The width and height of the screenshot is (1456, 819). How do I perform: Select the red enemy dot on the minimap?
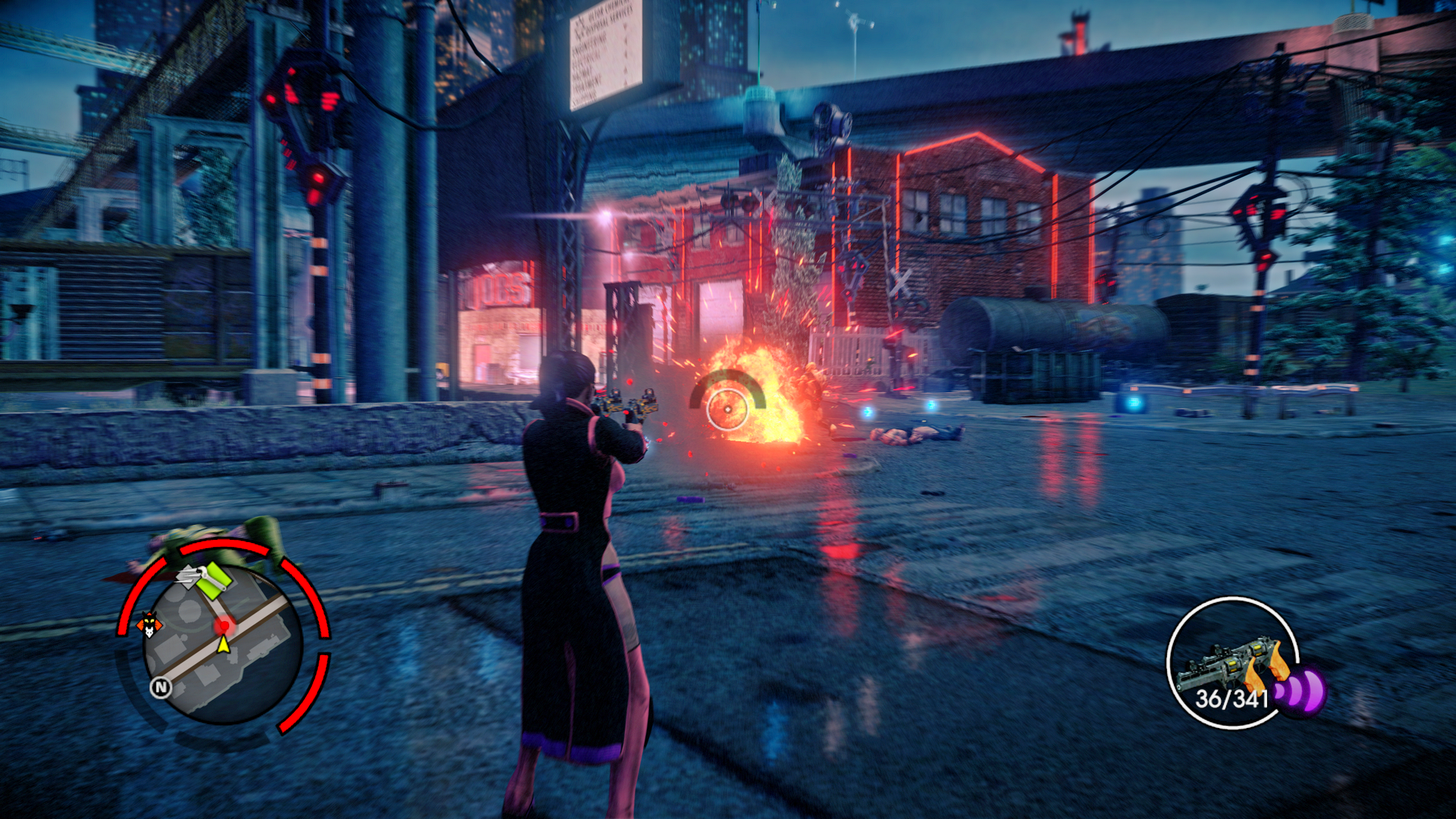[223, 626]
